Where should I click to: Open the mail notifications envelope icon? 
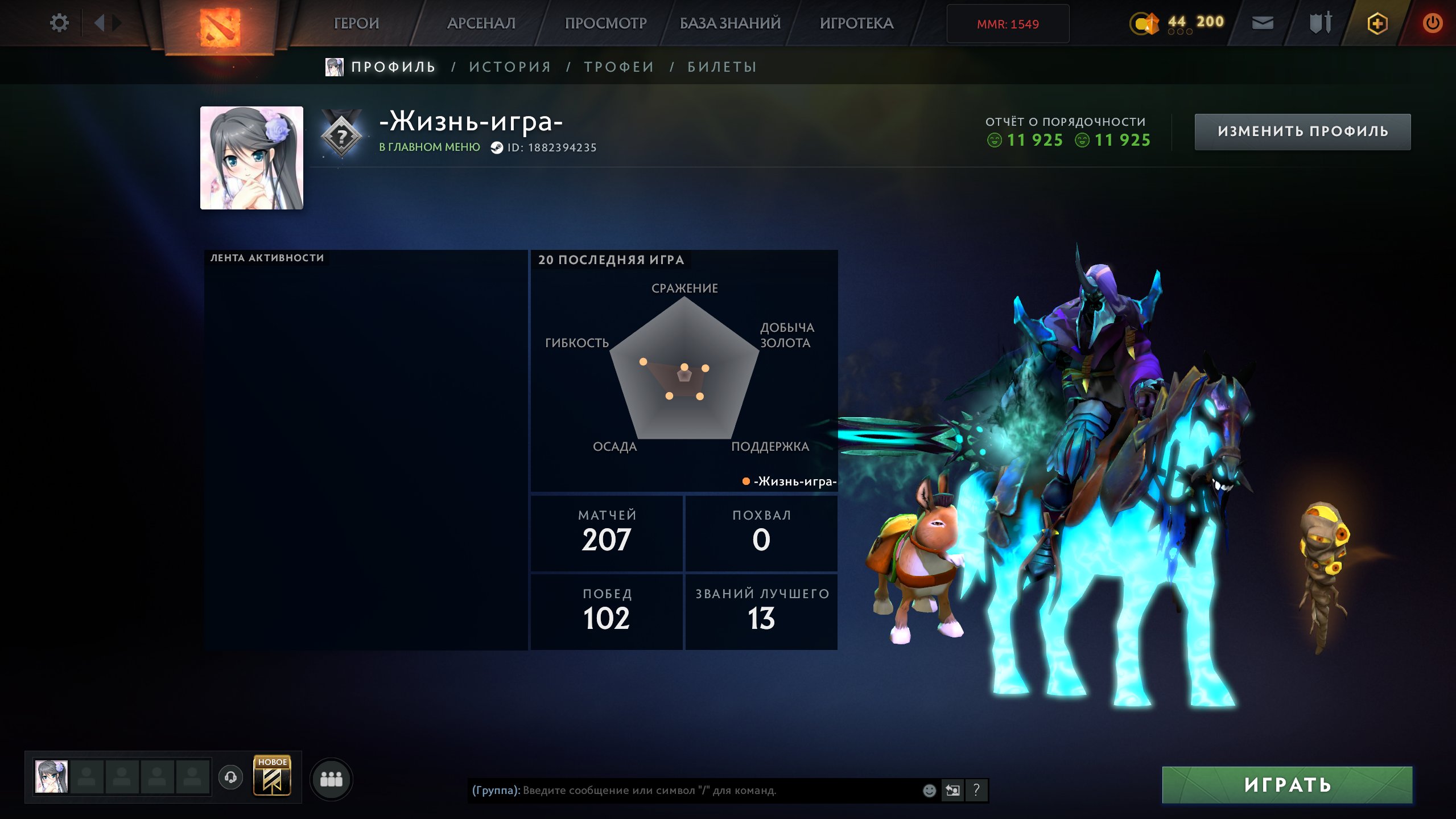1263,23
